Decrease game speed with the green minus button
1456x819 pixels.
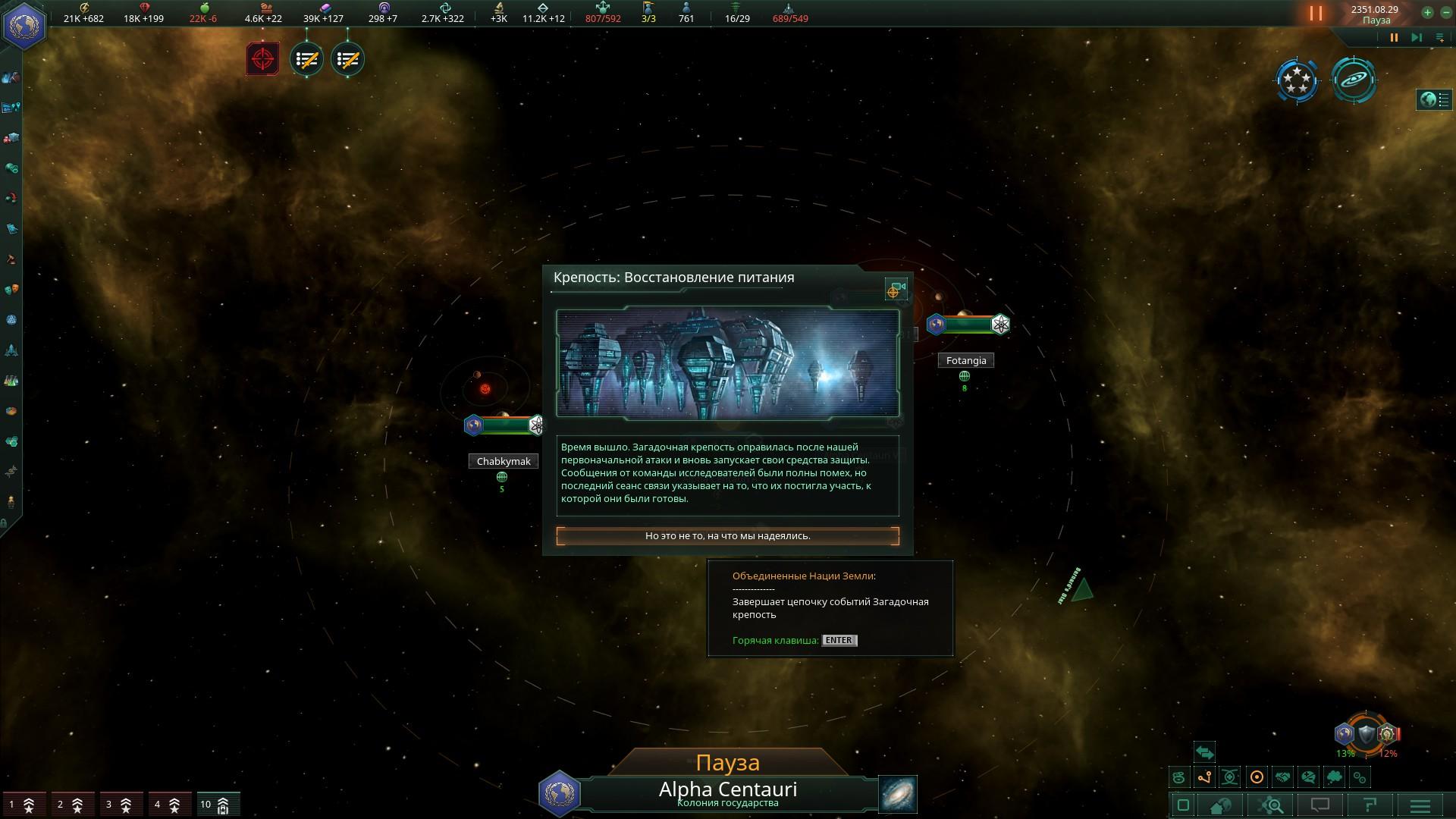coord(1445,12)
